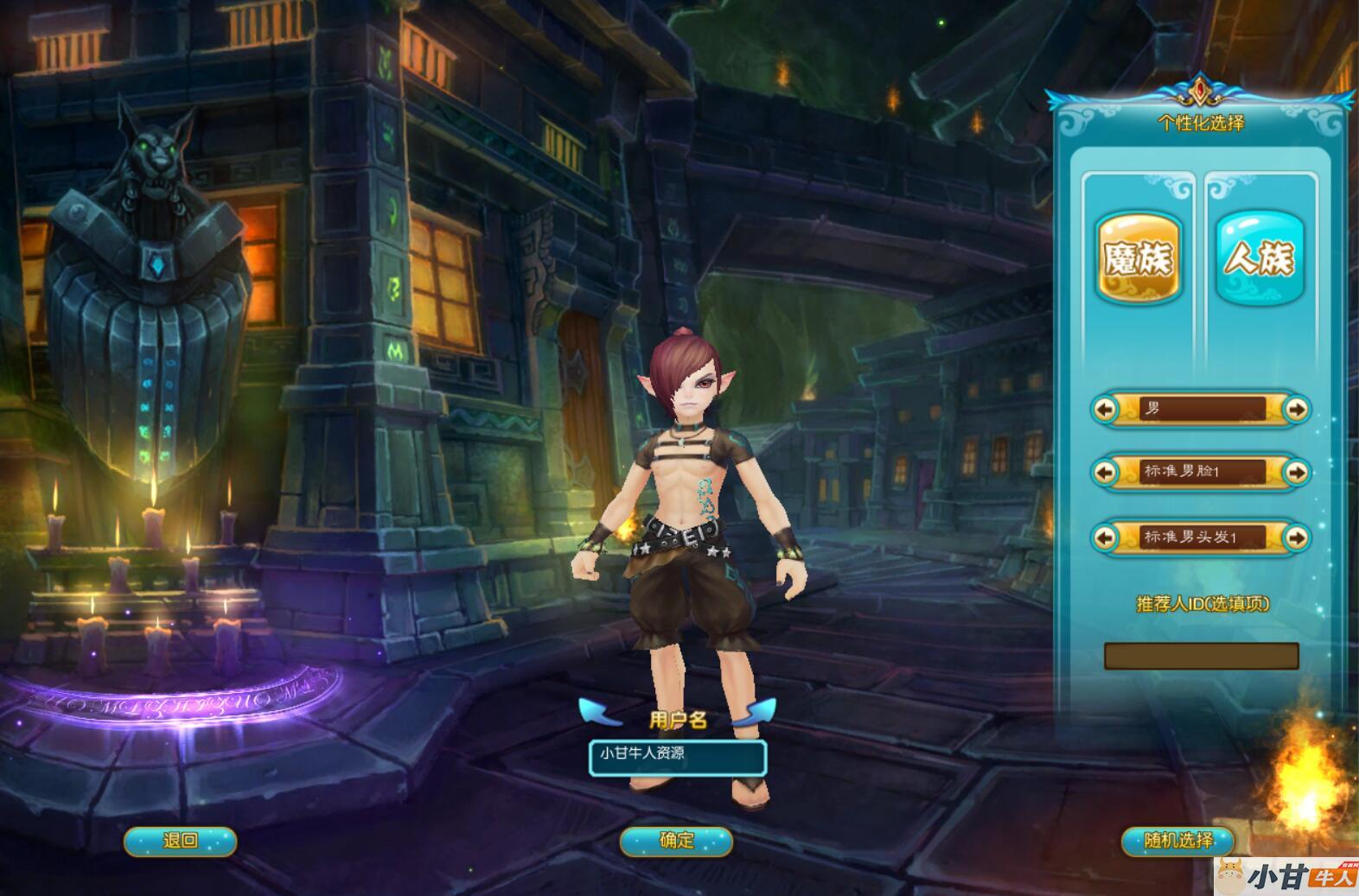Switch to previous hairstyle from 标准男头发1

pyautogui.click(x=1105, y=537)
